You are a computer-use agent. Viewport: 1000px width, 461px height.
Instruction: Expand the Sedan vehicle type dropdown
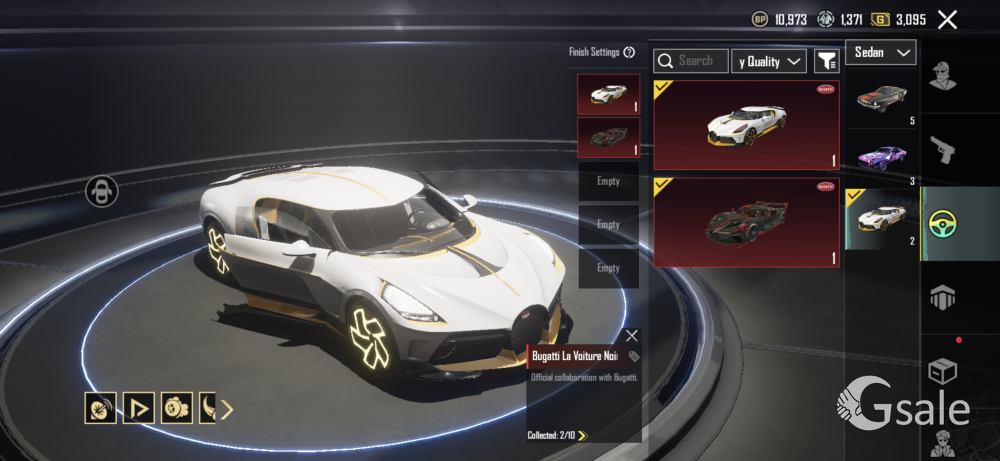[x=881, y=52]
